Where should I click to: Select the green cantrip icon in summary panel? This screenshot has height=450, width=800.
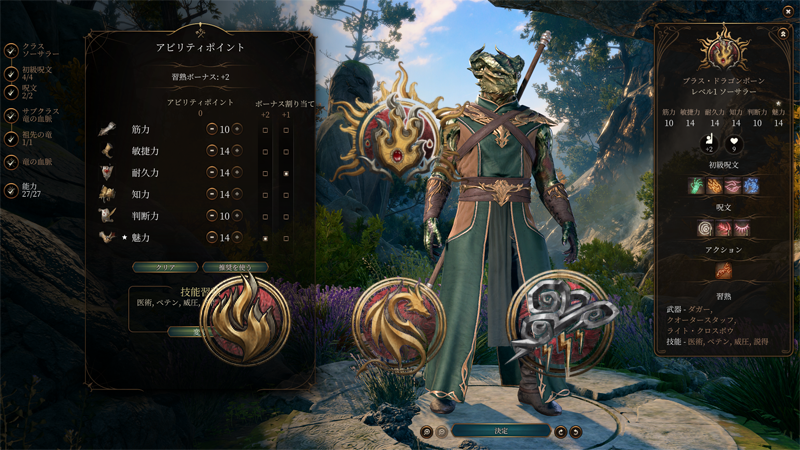pyautogui.click(x=696, y=186)
